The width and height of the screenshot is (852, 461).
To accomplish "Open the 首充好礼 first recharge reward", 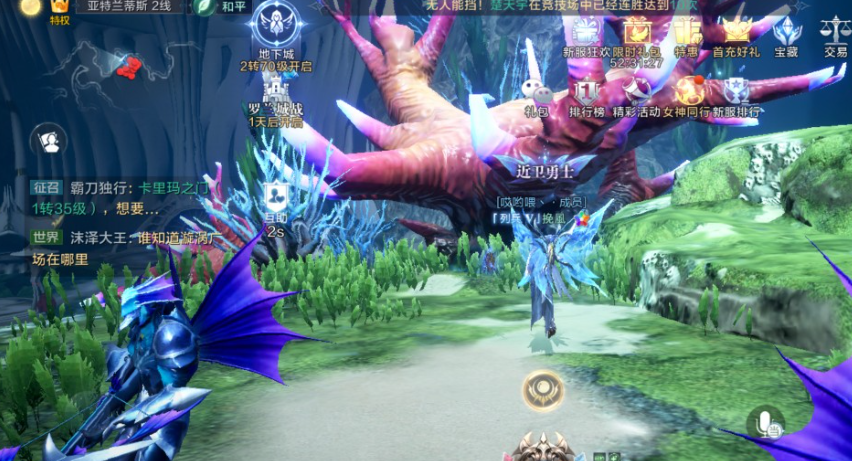I will (736, 34).
